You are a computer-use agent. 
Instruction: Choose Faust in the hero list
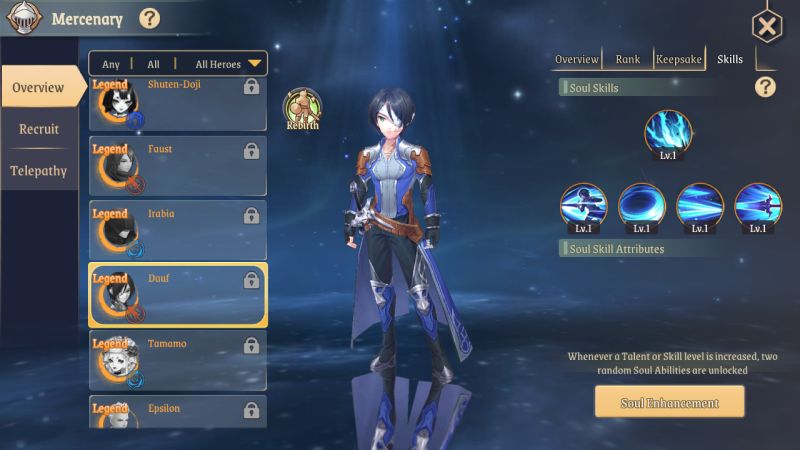(178, 166)
